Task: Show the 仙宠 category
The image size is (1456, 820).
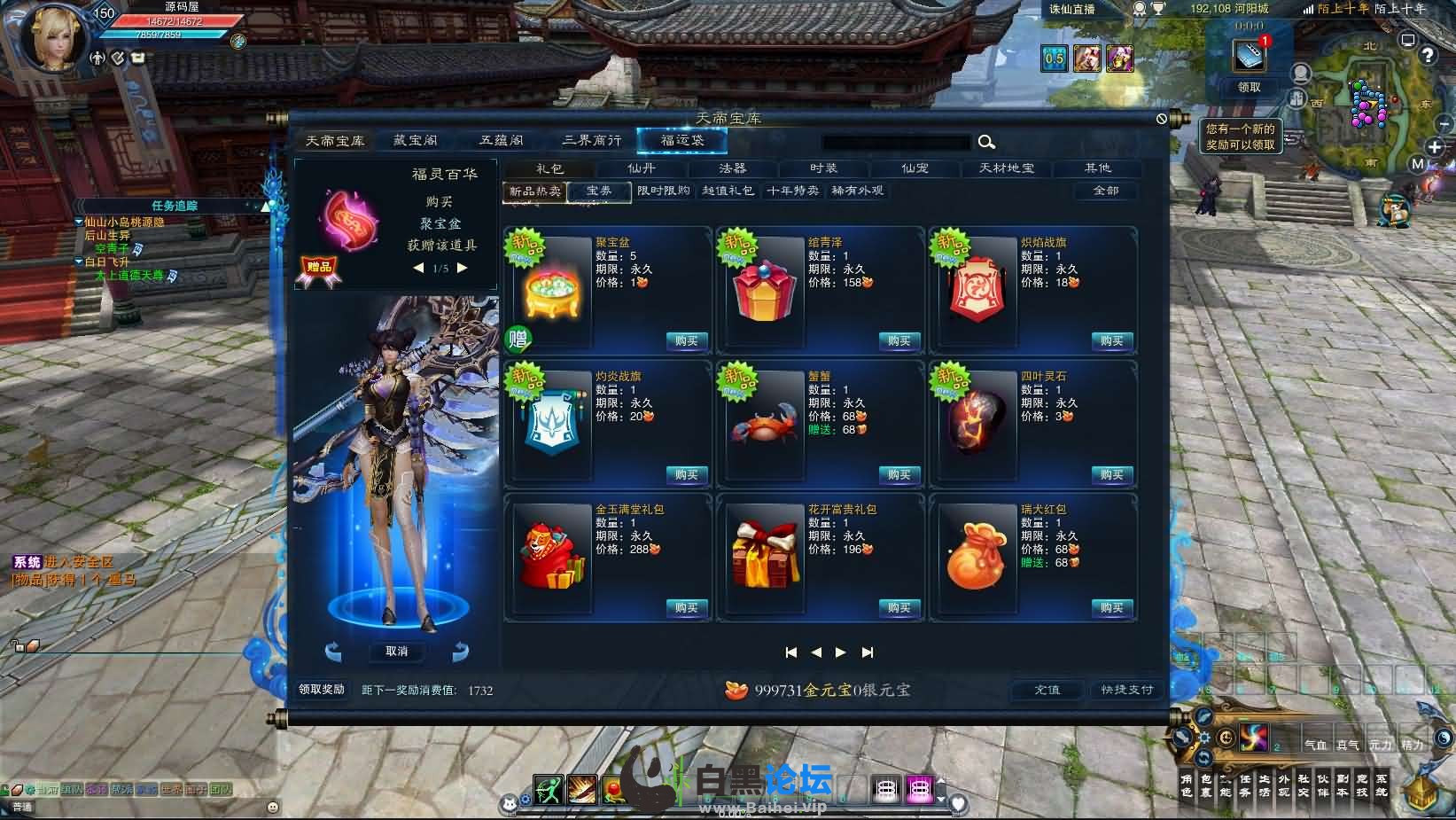Action: click(915, 168)
